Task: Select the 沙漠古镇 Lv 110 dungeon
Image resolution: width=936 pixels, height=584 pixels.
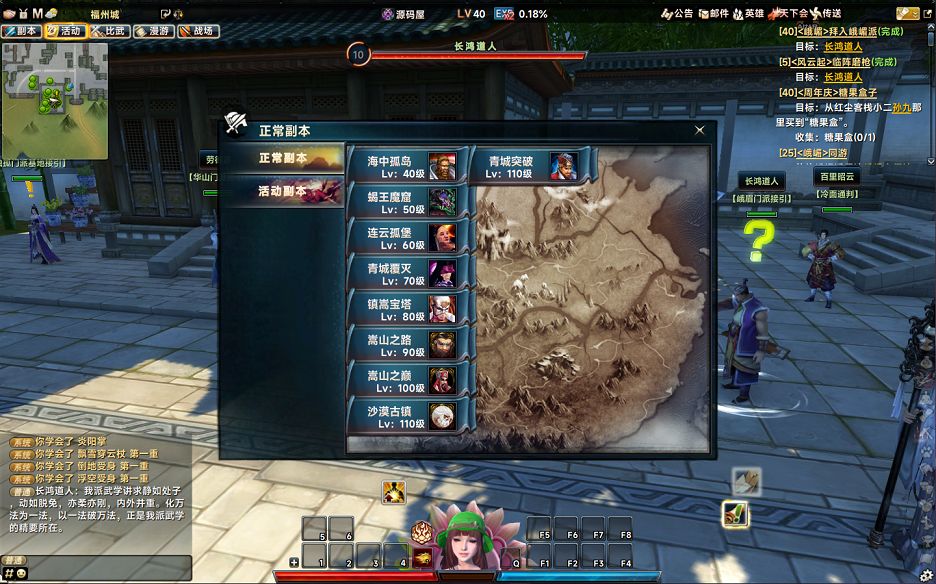Action: [x=406, y=416]
